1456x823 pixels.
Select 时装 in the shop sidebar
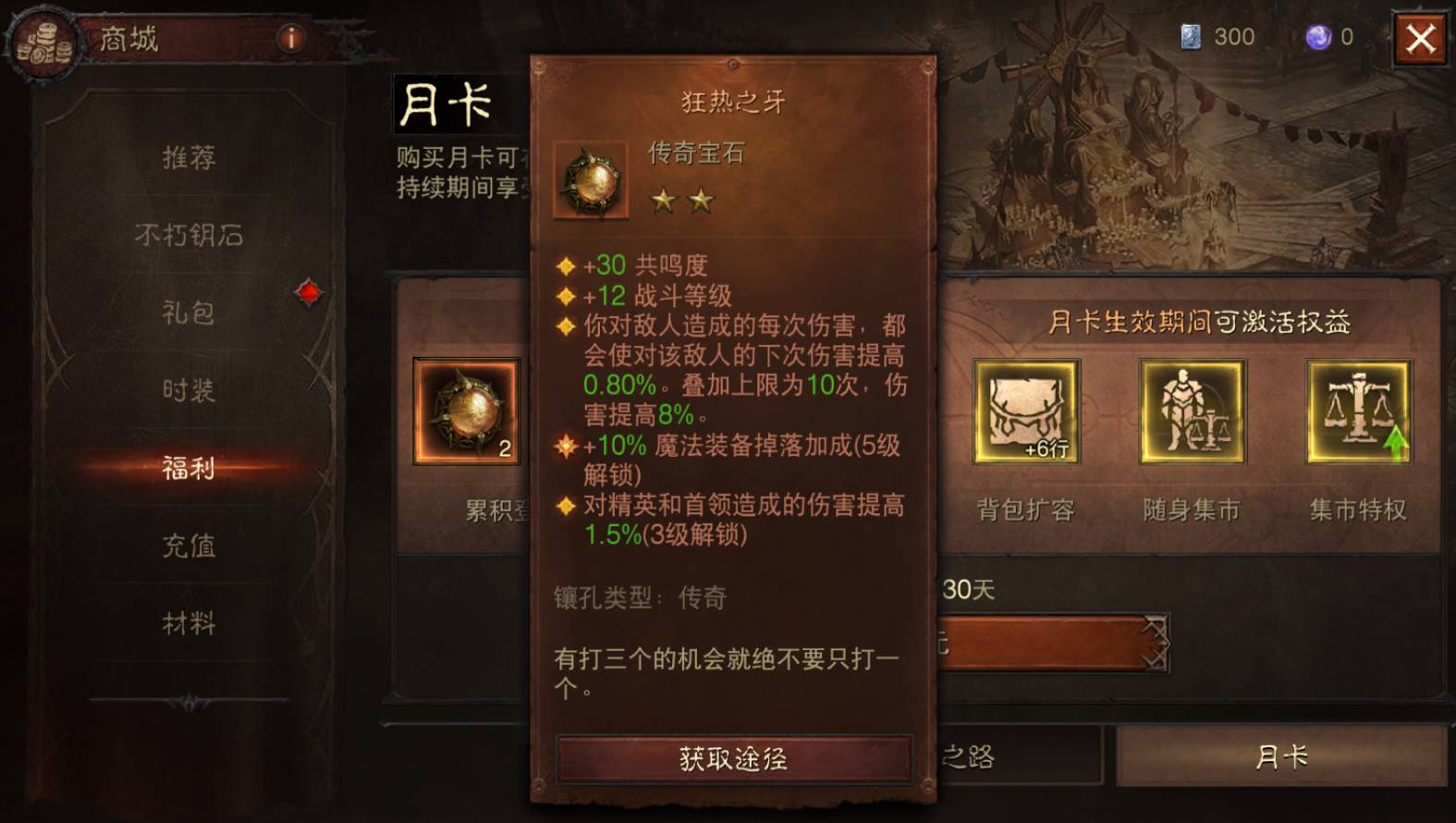click(191, 391)
